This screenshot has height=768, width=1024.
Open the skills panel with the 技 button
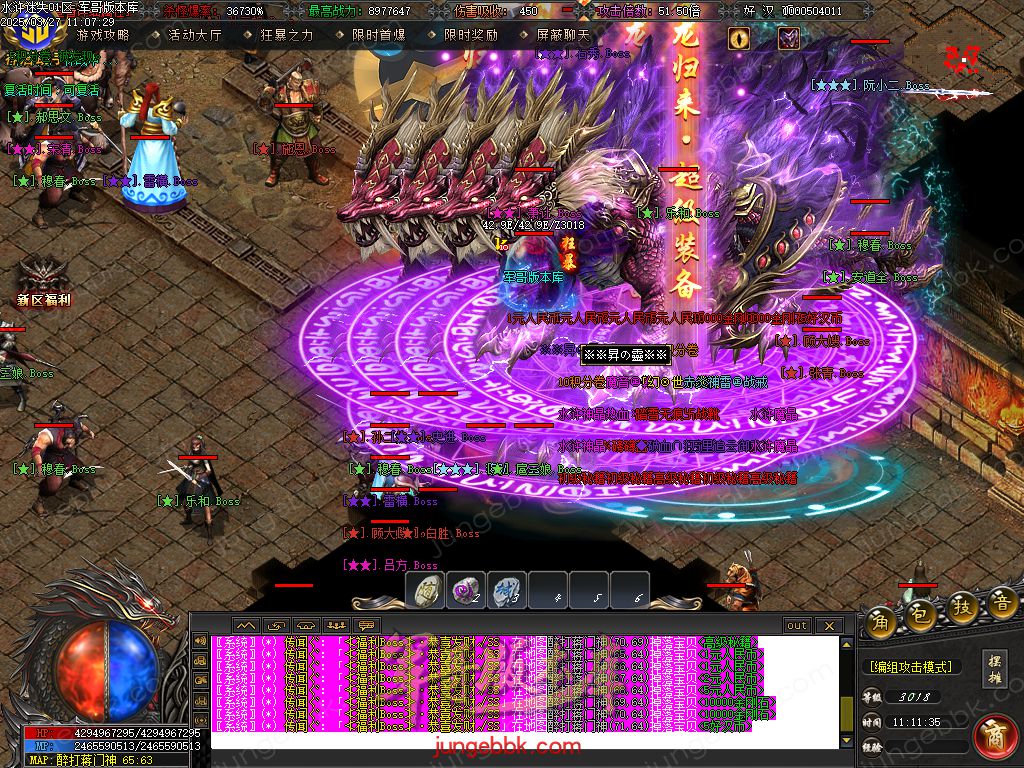point(962,606)
